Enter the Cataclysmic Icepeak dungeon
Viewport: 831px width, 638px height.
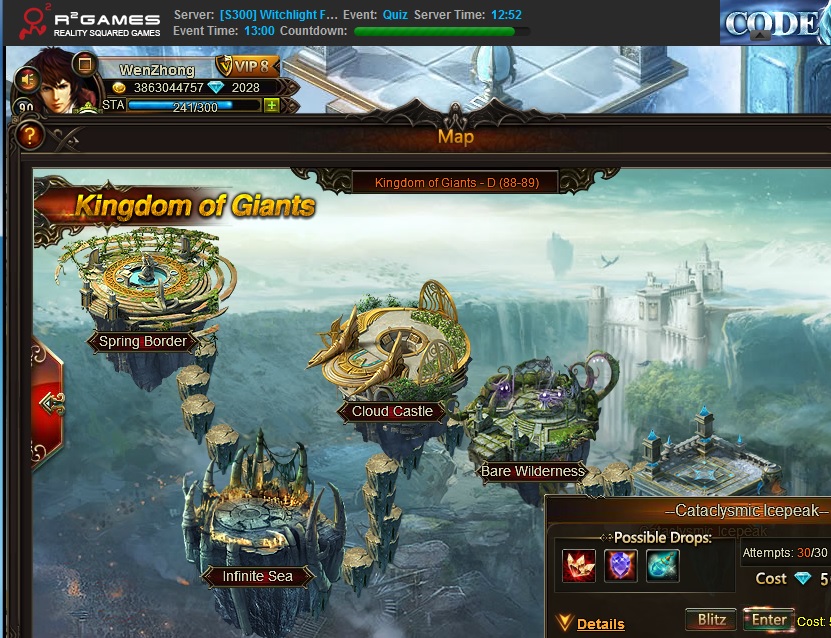click(768, 619)
